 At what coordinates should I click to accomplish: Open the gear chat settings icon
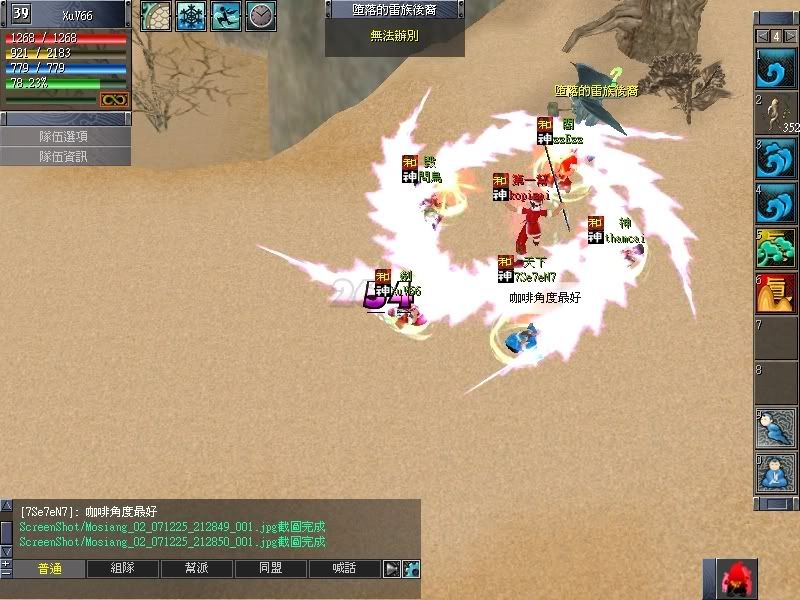pyautogui.click(x=410, y=569)
